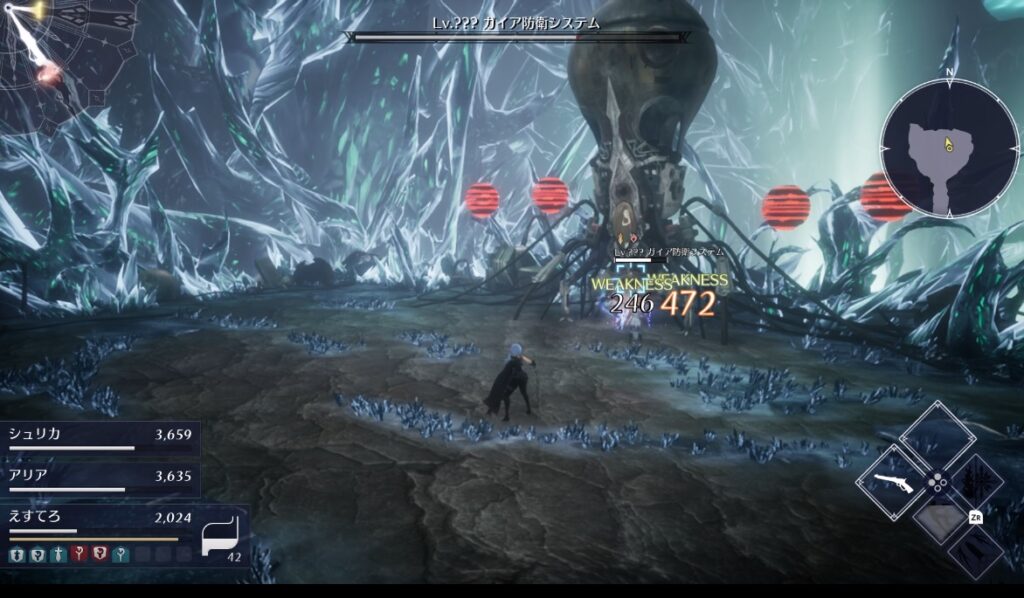Select party member アリア

(x=100, y=477)
